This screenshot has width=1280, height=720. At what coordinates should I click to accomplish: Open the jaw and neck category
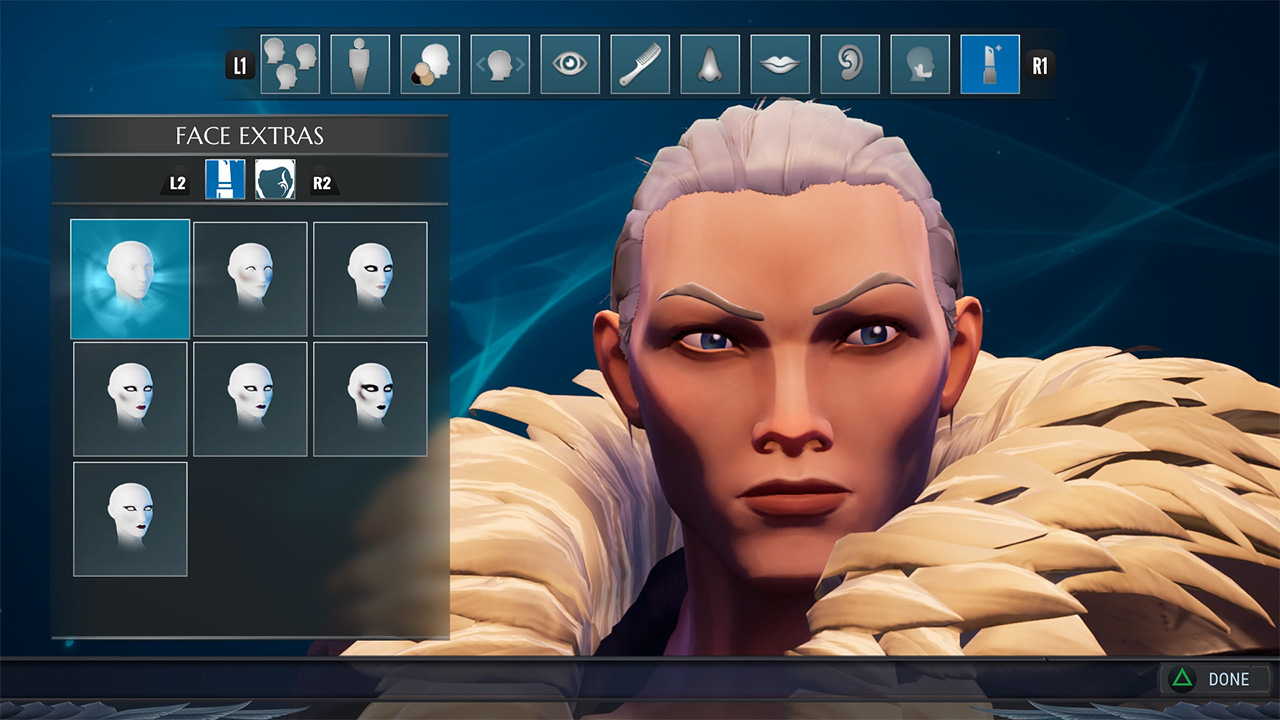tap(920, 63)
